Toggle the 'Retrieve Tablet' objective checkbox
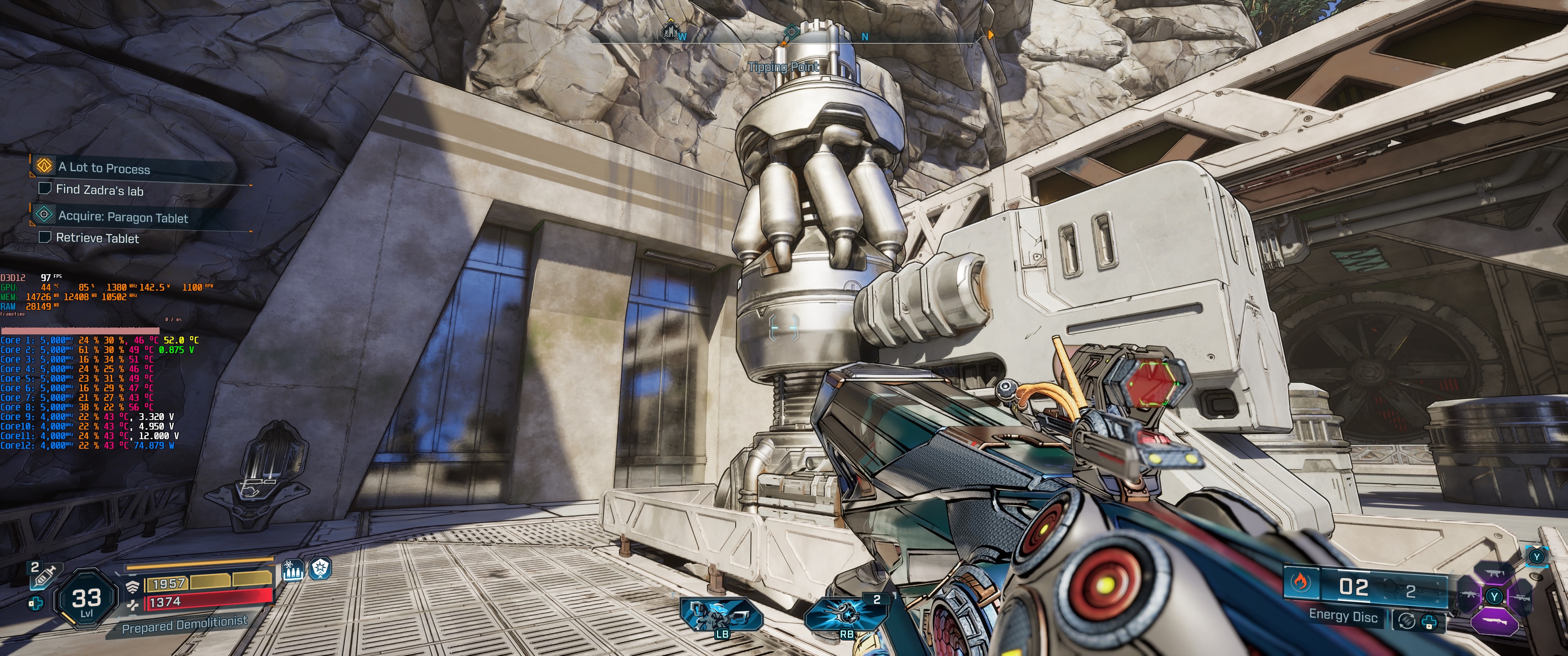The width and height of the screenshot is (1568, 656). [44, 237]
